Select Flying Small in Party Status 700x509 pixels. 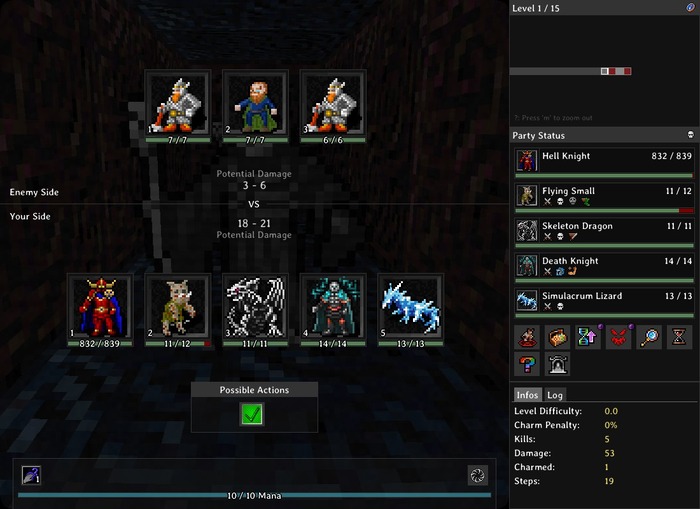coord(603,196)
